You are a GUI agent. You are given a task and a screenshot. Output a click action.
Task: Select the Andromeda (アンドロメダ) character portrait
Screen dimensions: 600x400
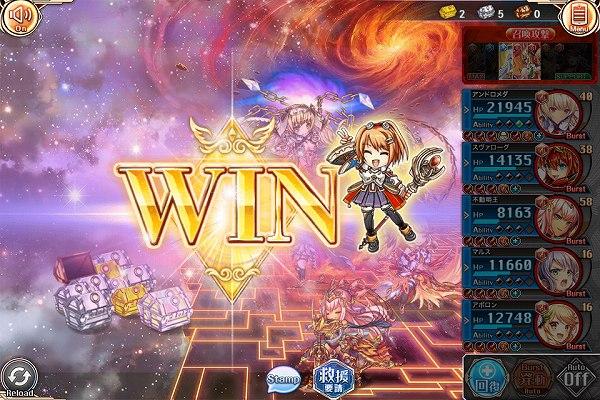coord(561,117)
